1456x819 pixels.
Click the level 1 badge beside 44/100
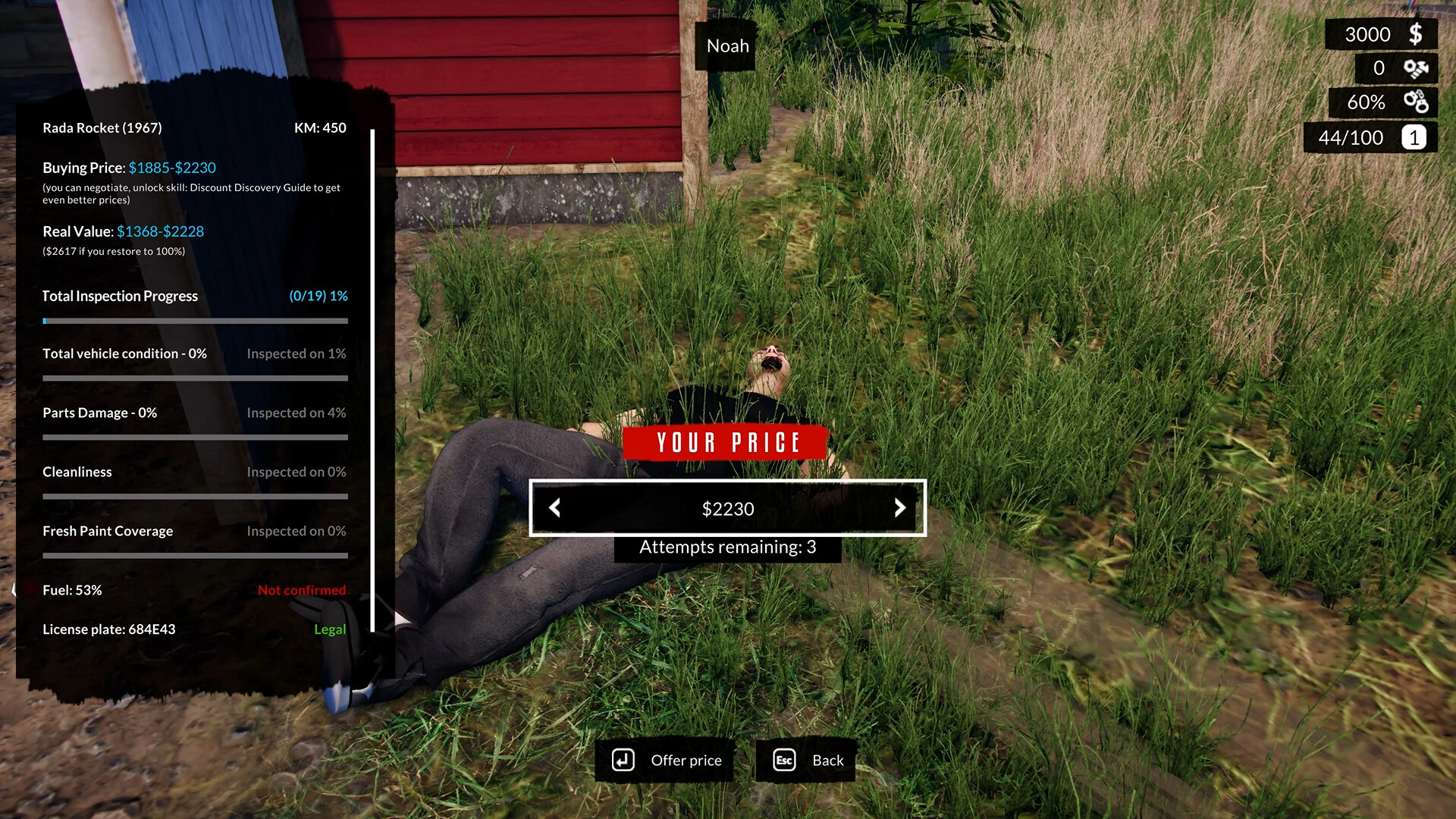(1413, 137)
